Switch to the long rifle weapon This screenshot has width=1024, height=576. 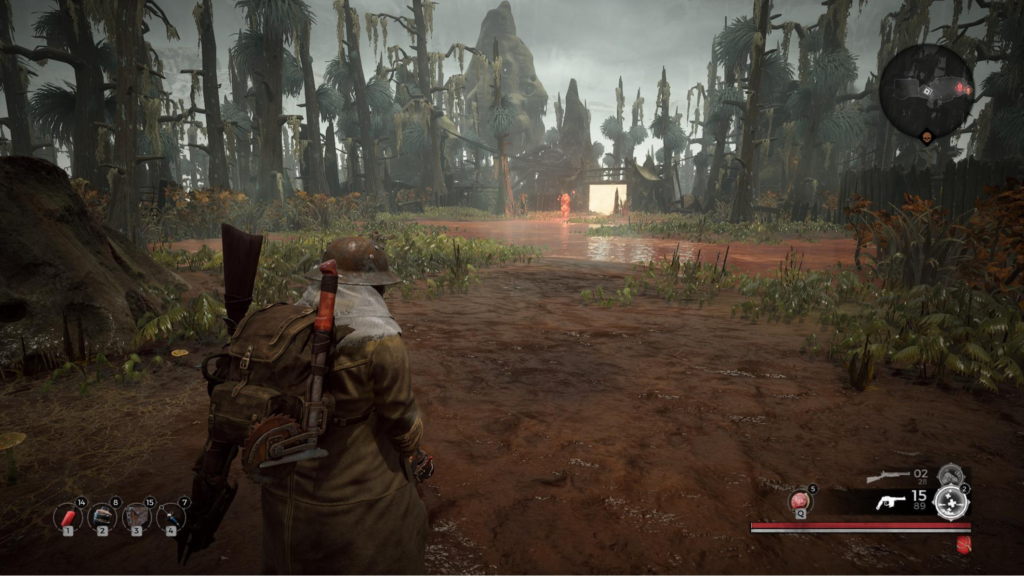coord(888,477)
